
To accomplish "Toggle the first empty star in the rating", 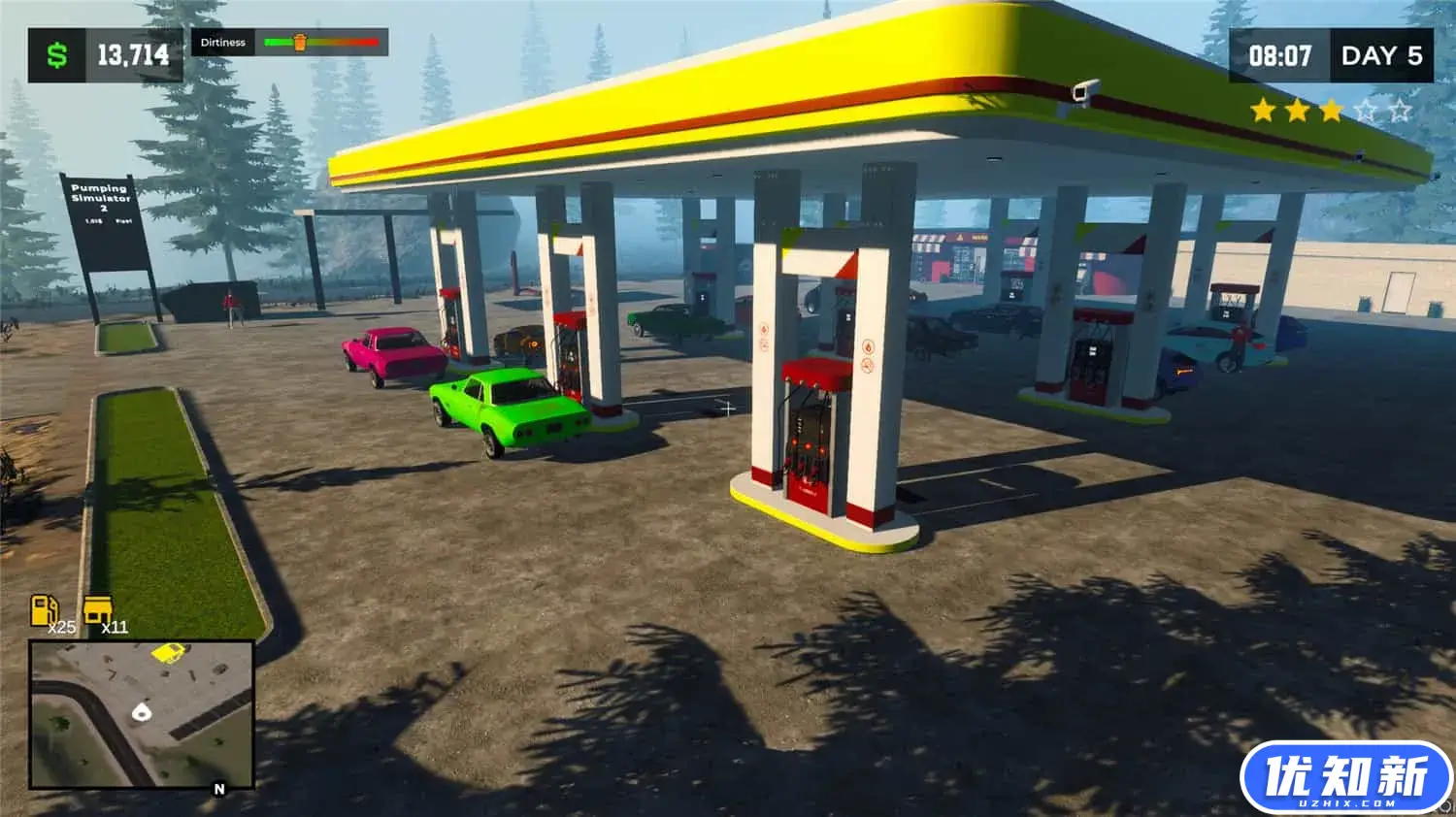I will click(x=1364, y=111).
